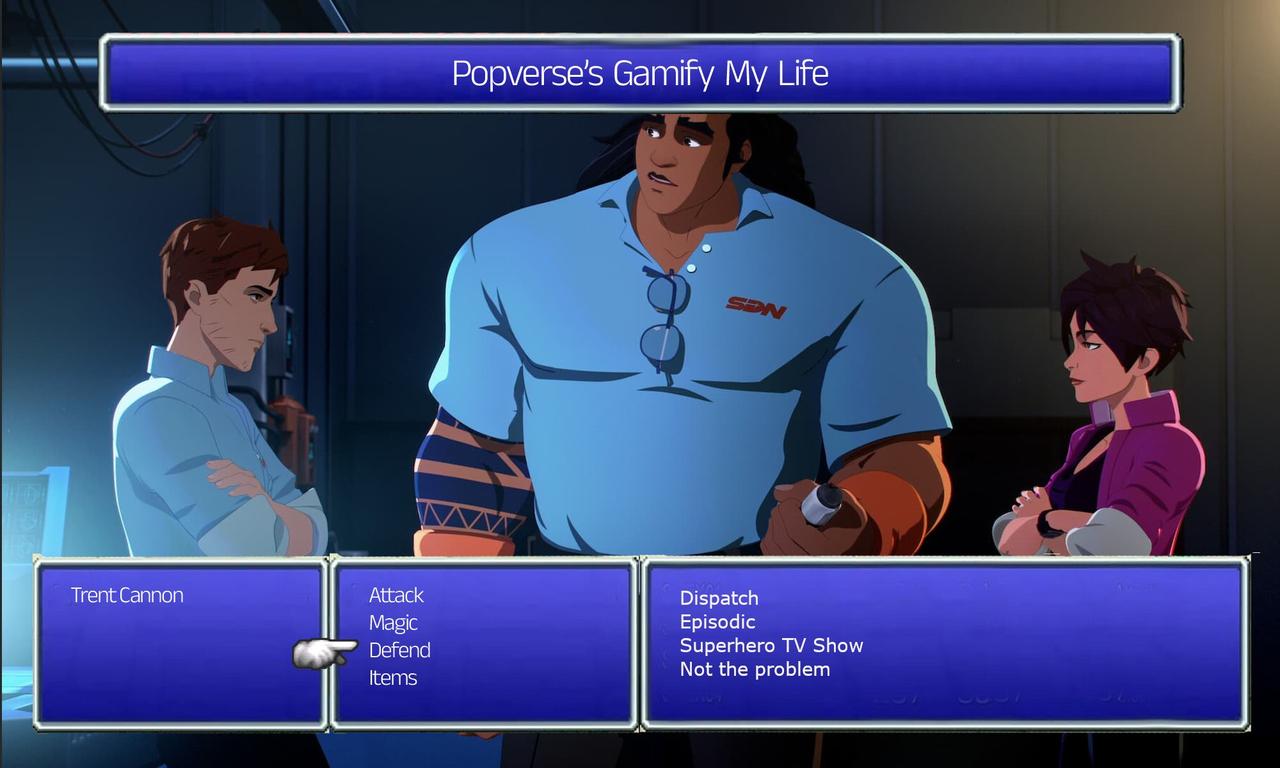Screen dimensions: 1280x768
Task: Click the pointing hand cursor icon
Action: [313, 652]
